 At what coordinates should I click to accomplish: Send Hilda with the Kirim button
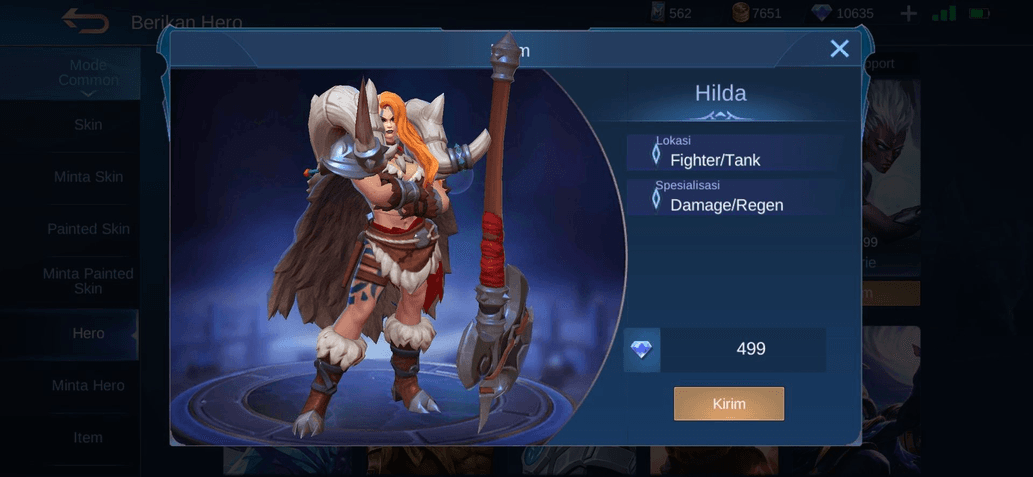tap(728, 404)
